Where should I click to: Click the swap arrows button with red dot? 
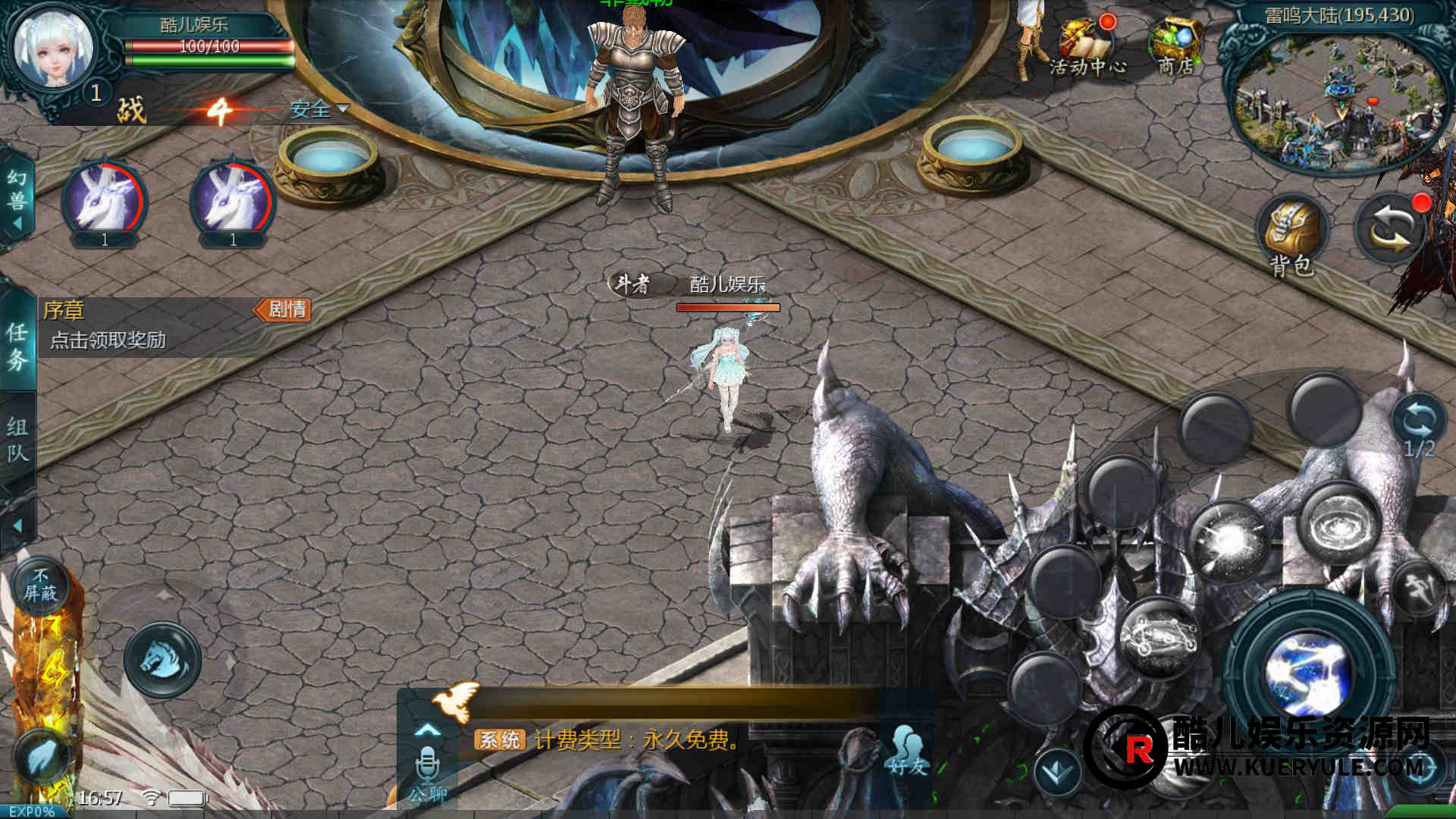(x=1390, y=227)
